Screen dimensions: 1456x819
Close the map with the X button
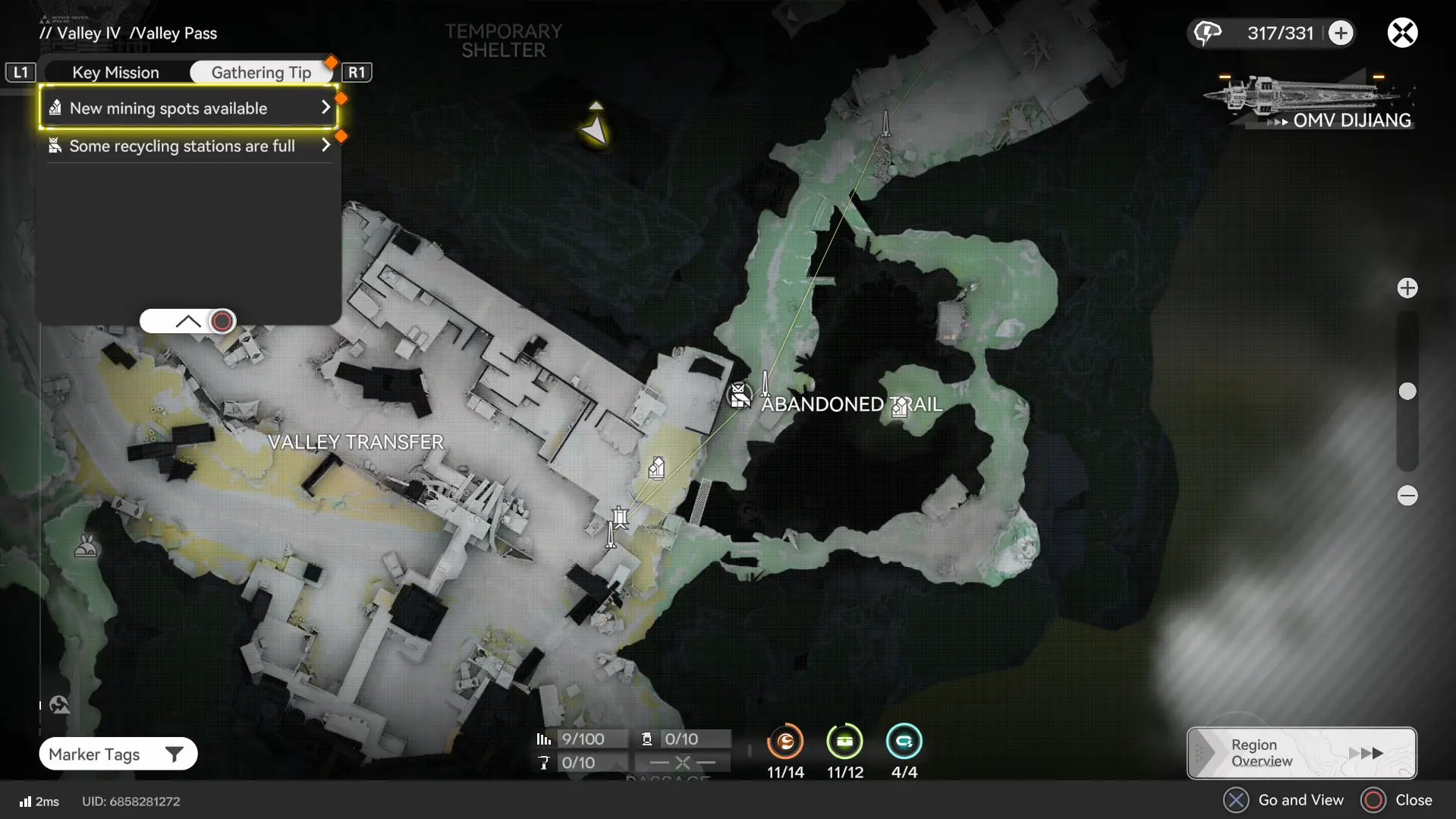pyautogui.click(x=1402, y=33)
